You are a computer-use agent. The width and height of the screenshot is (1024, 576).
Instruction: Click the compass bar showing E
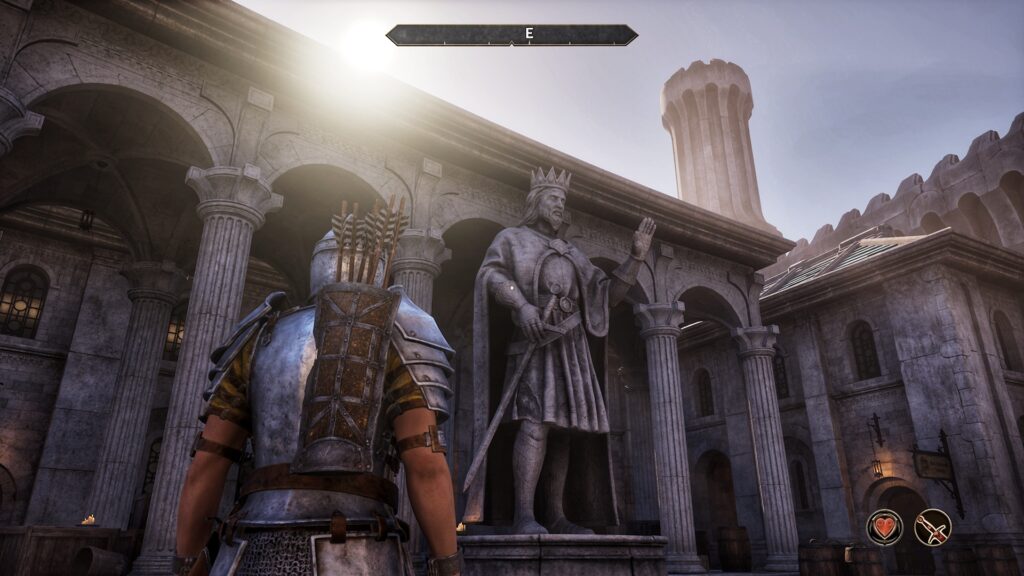[x=511, y=35]
